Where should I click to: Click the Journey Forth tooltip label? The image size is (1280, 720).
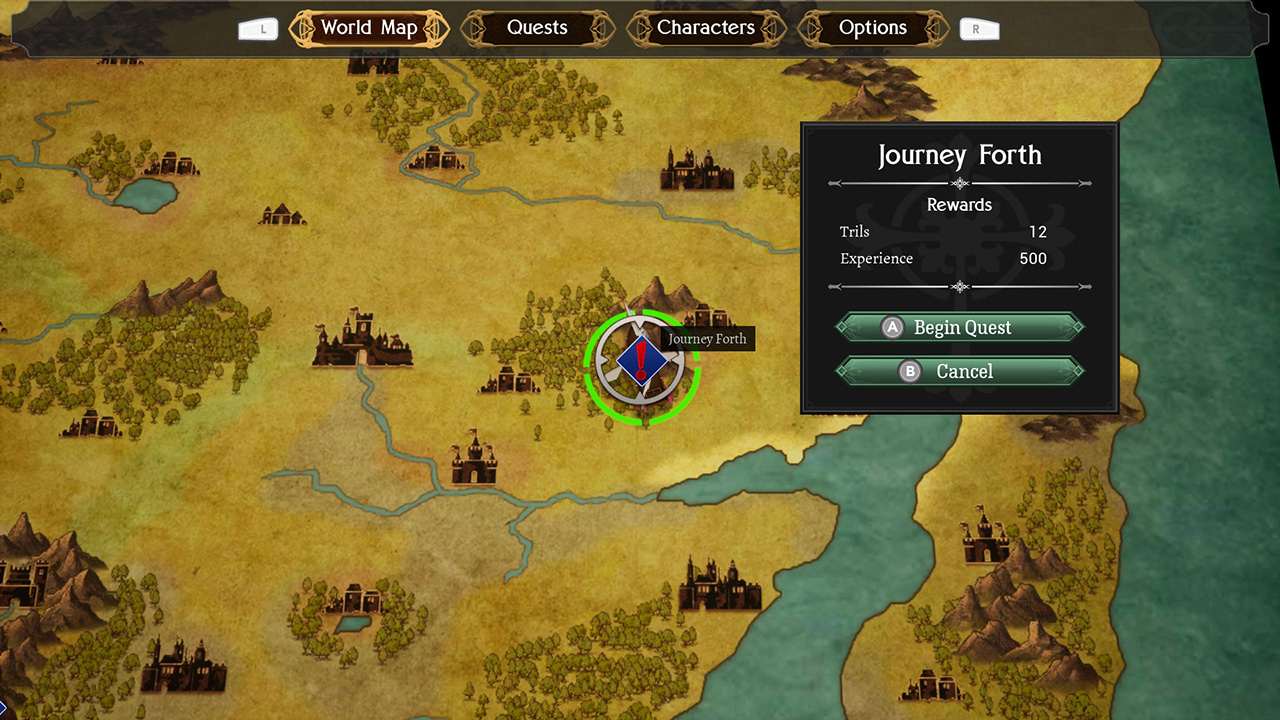[x=708, y=339]
